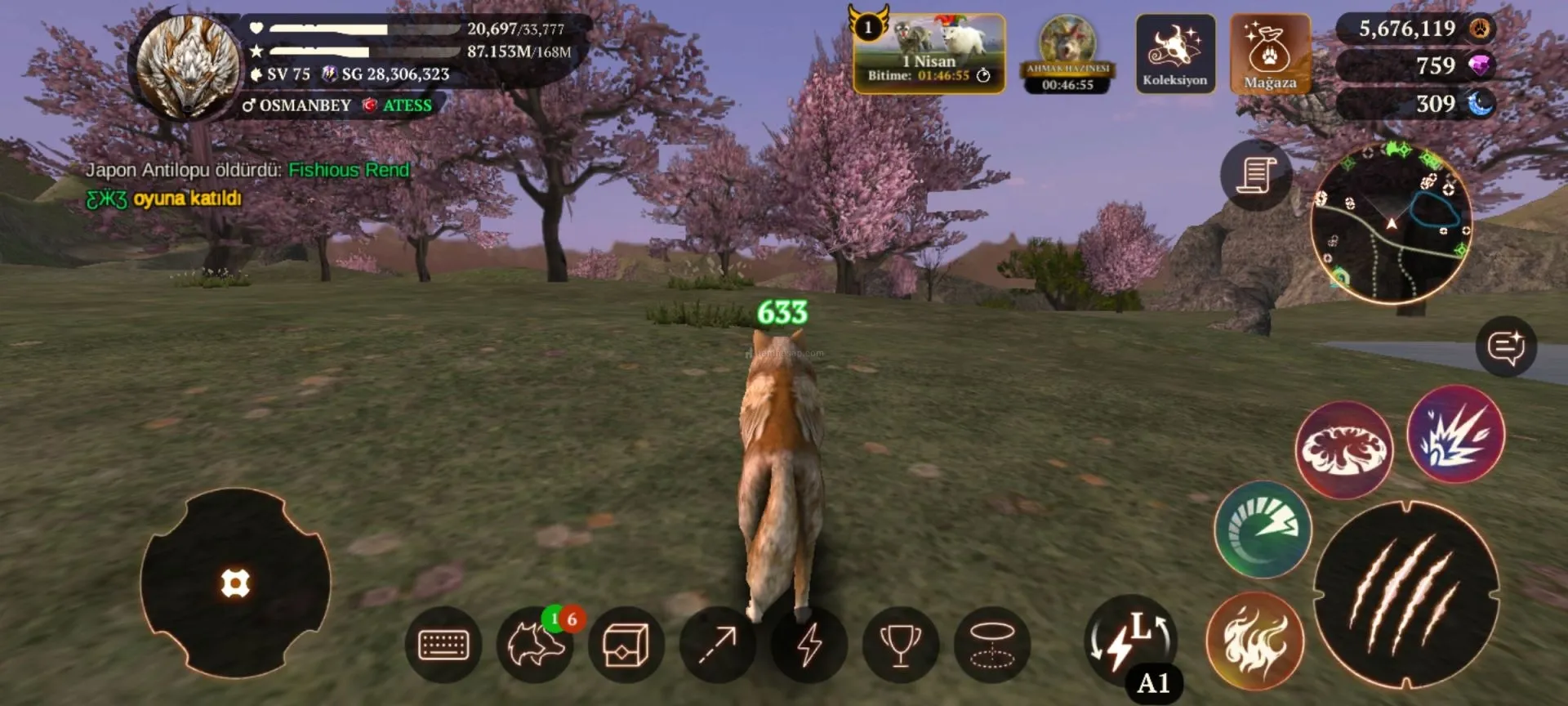Open the wolf pack button with notifications
Screen dimensions: 1568x706
536,645
